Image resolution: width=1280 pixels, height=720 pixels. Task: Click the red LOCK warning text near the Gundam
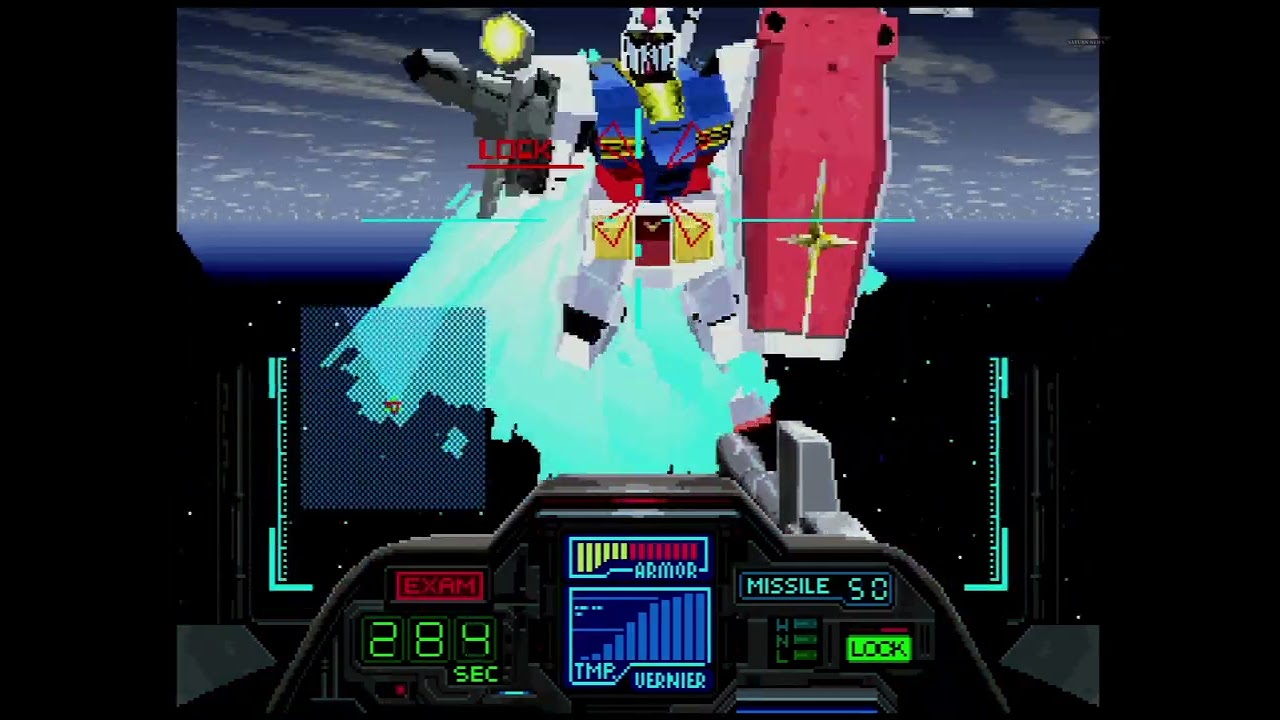tap(516, 151)
